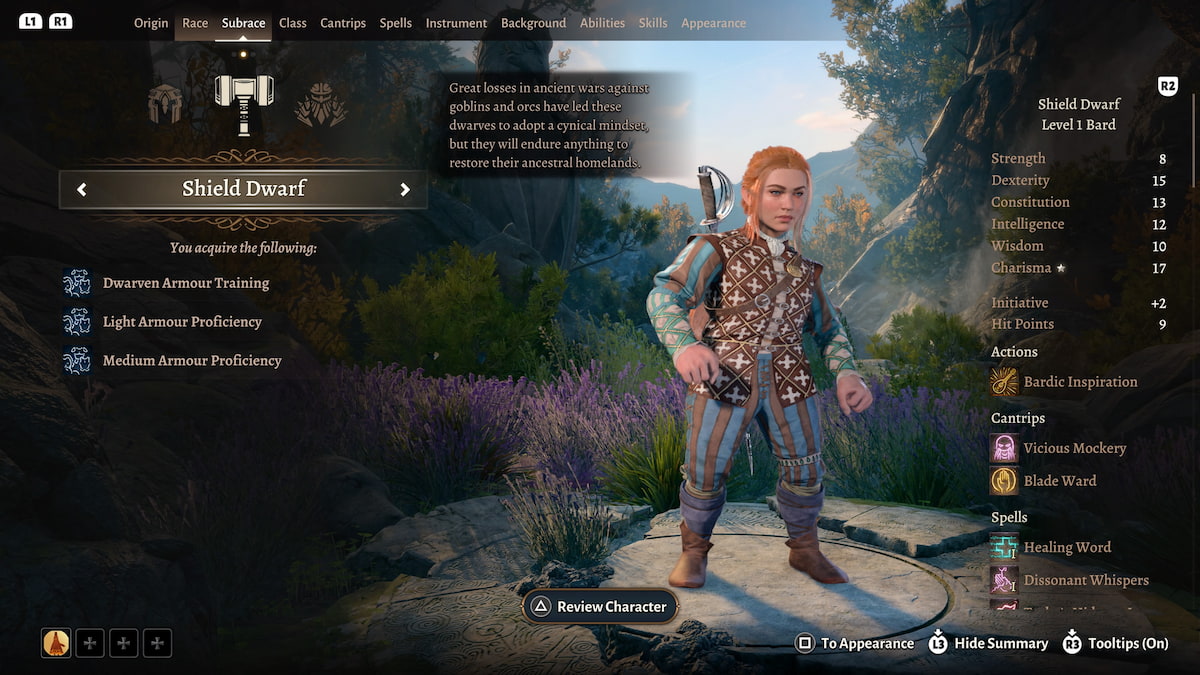
Task: Go to the Appearance tab
Action: tap(713, 23)
